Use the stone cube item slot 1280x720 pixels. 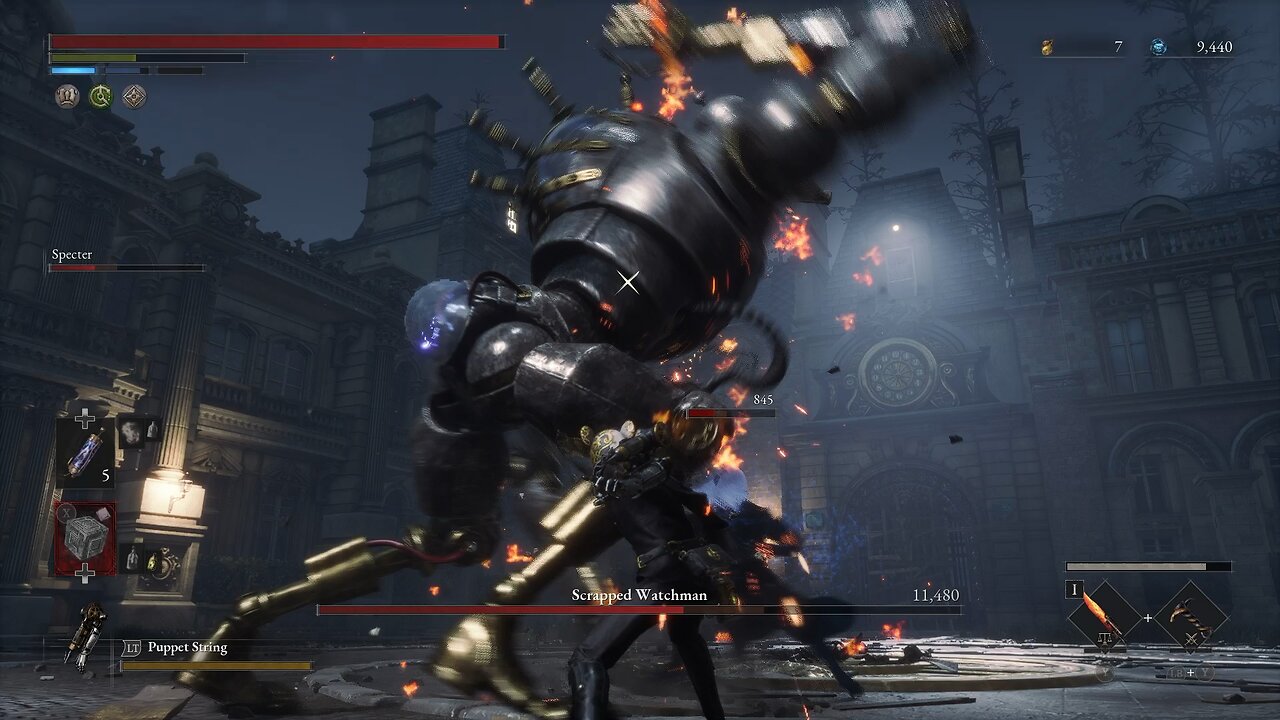[85, 538]
